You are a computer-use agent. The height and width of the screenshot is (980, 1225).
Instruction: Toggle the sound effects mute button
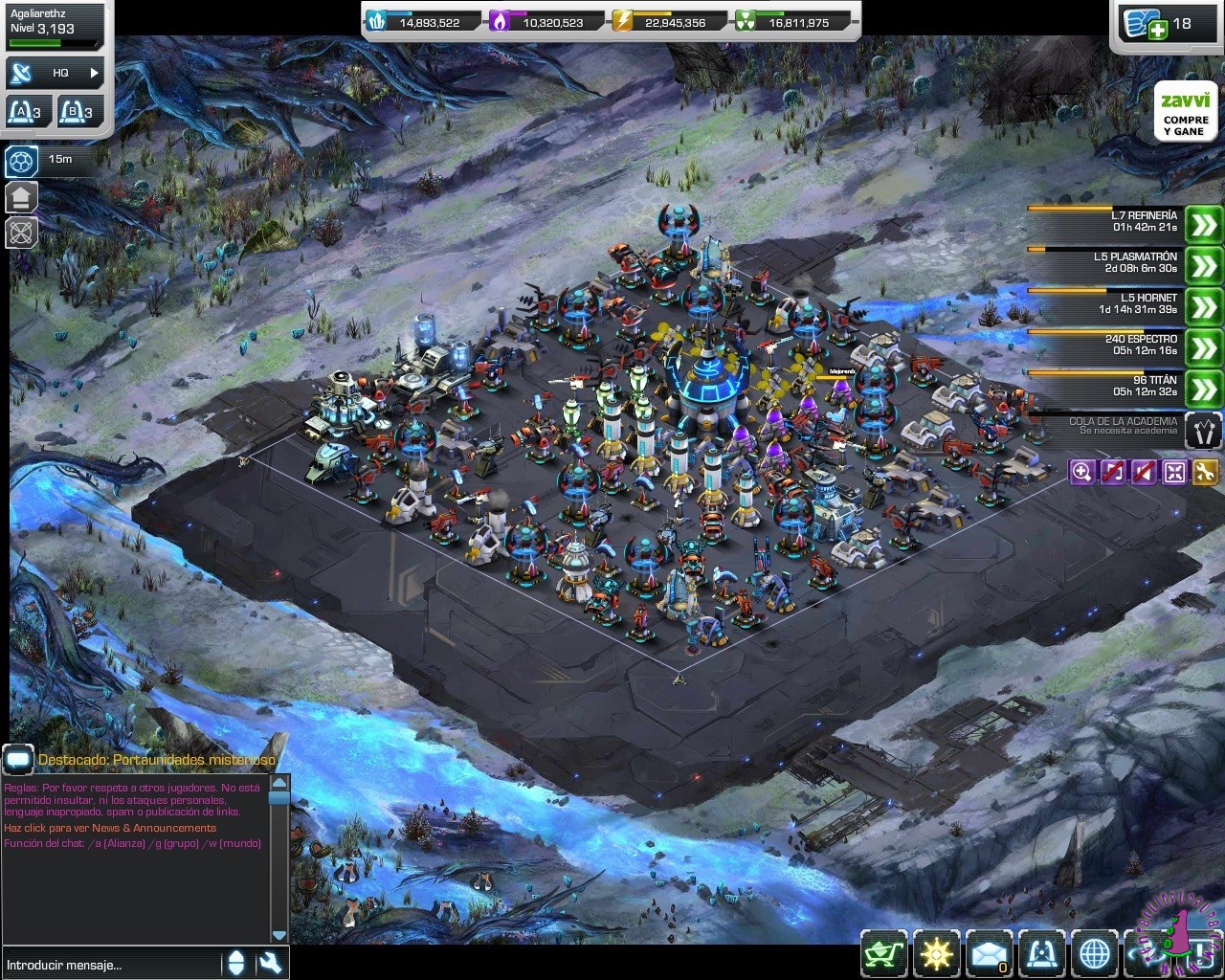(1144, 471)
